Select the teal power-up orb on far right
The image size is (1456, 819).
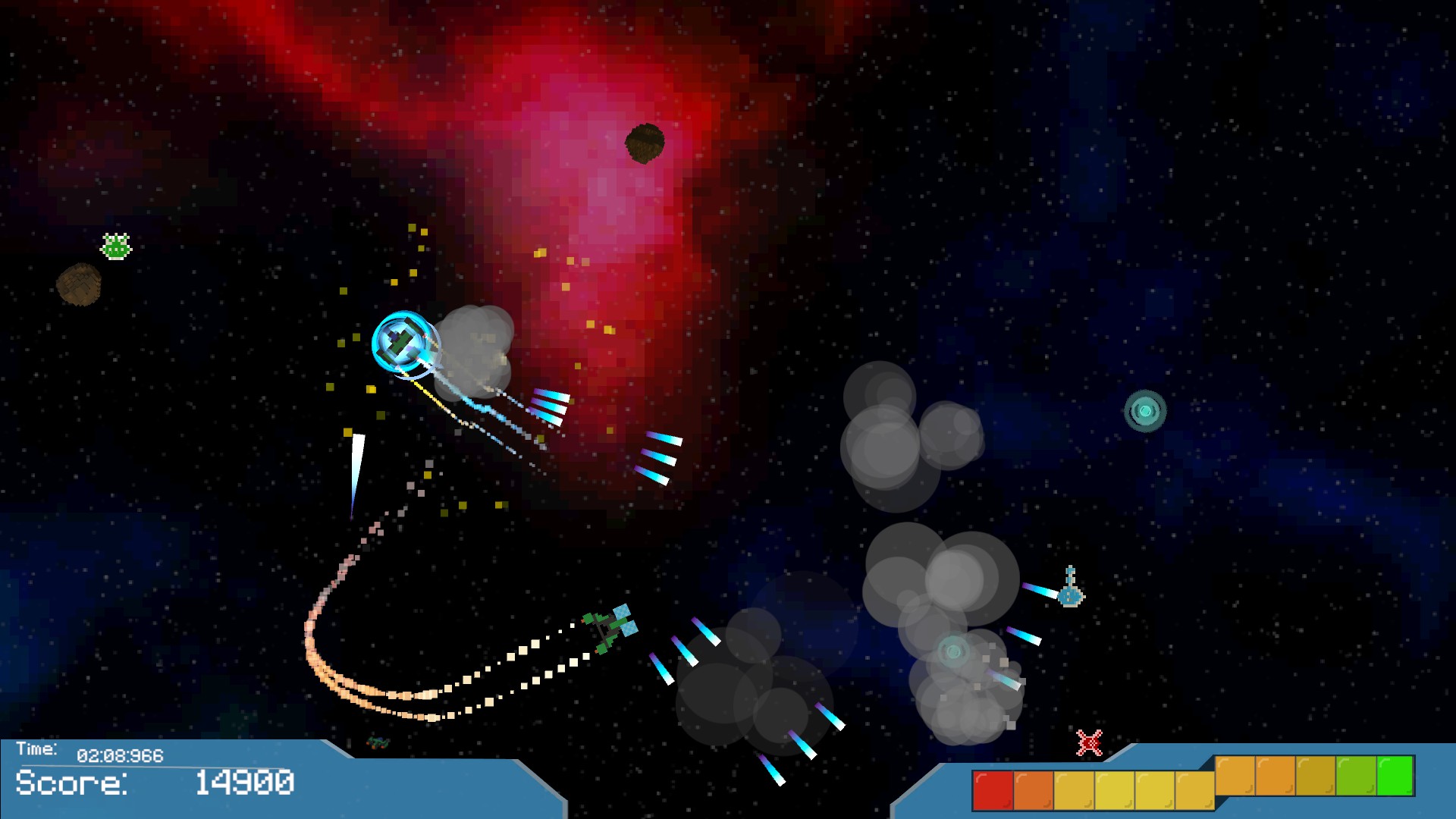pyautogui.click(x=1147, y=410)
